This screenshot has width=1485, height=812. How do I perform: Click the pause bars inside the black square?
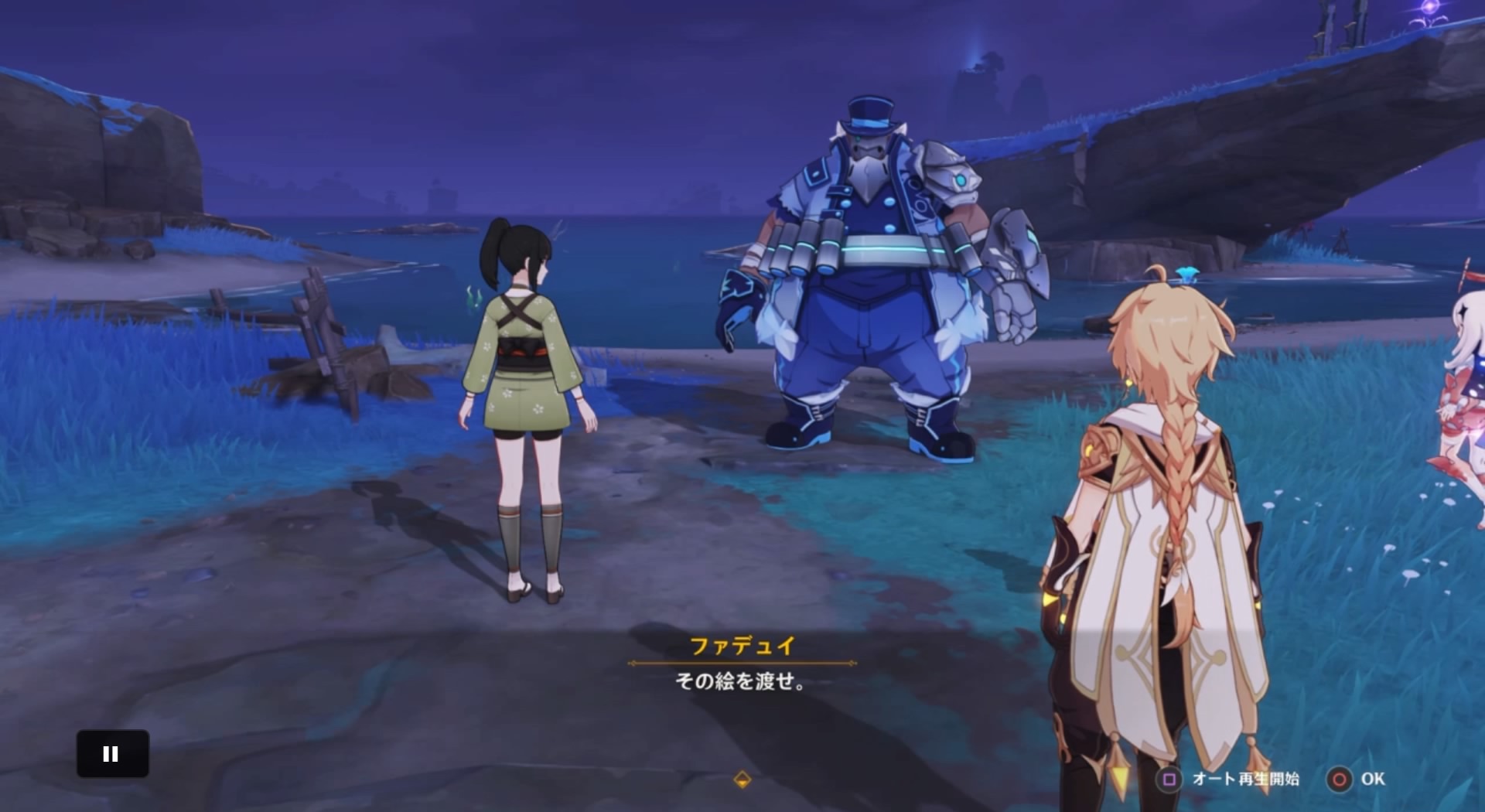pos(113,752)
